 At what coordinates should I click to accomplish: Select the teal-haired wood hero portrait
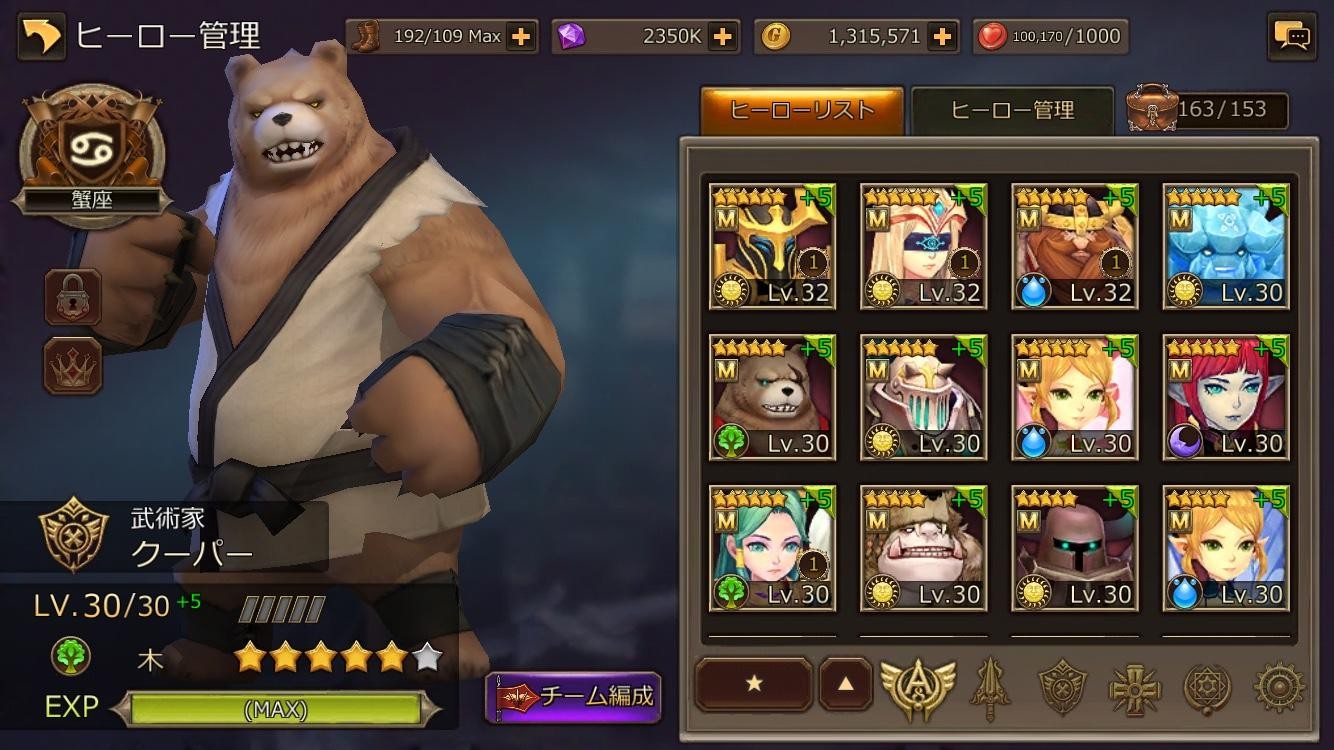pyautogui.click(x=772, y=548)
